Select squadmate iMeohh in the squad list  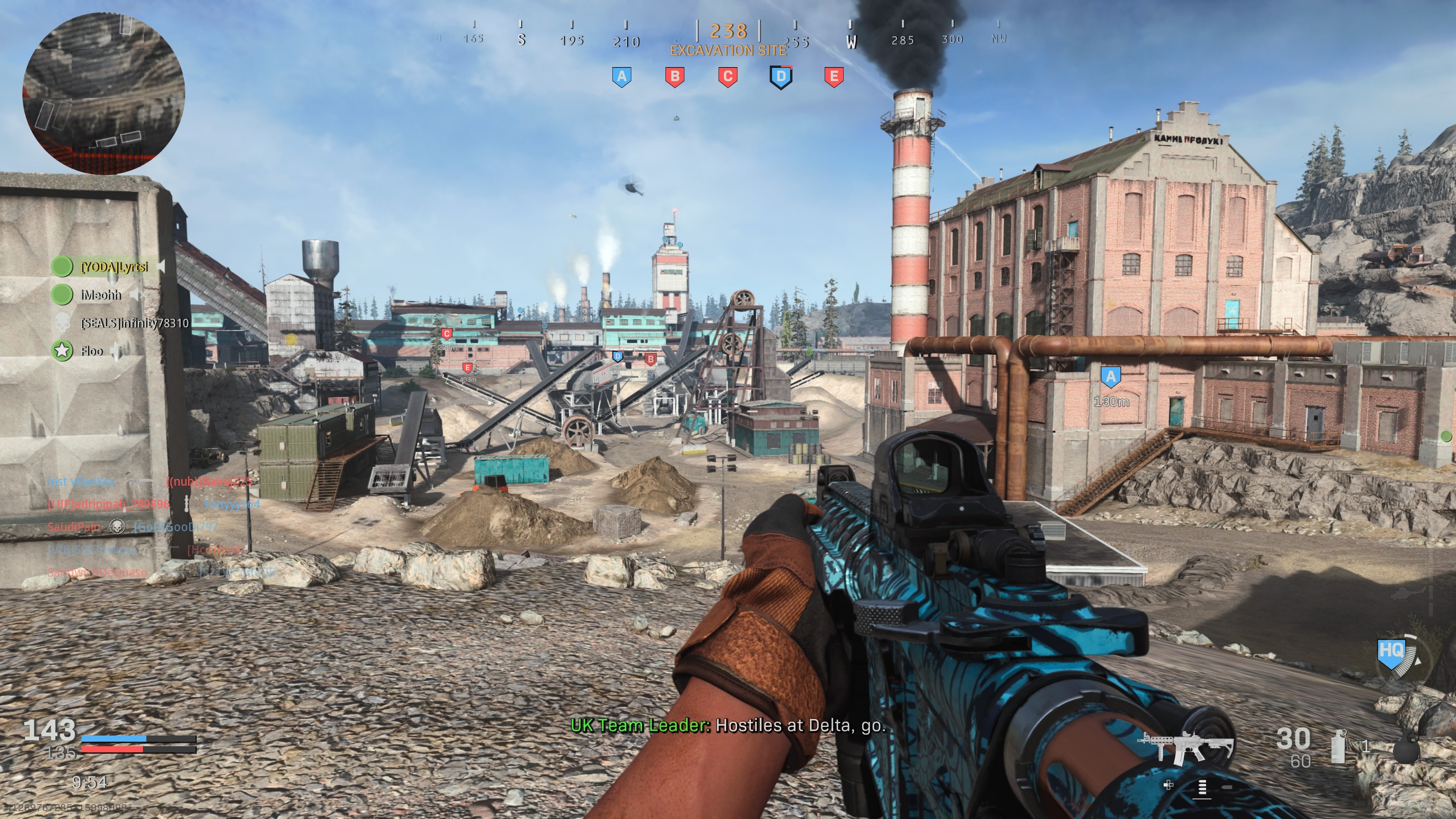(x=100, y=295)
